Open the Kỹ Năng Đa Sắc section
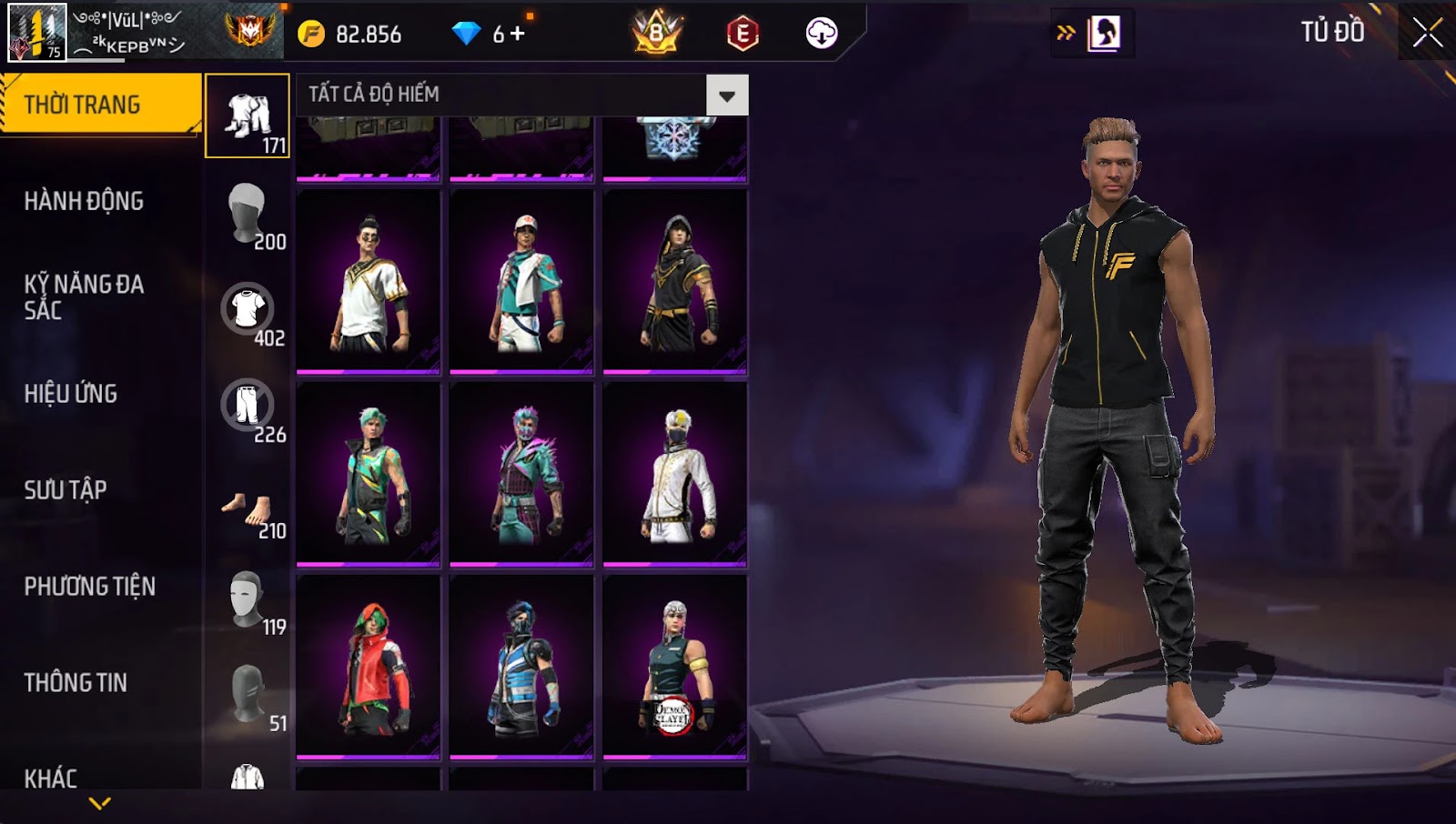The height and width of the screenshot is (824, 1456). [x=84, y=297]
